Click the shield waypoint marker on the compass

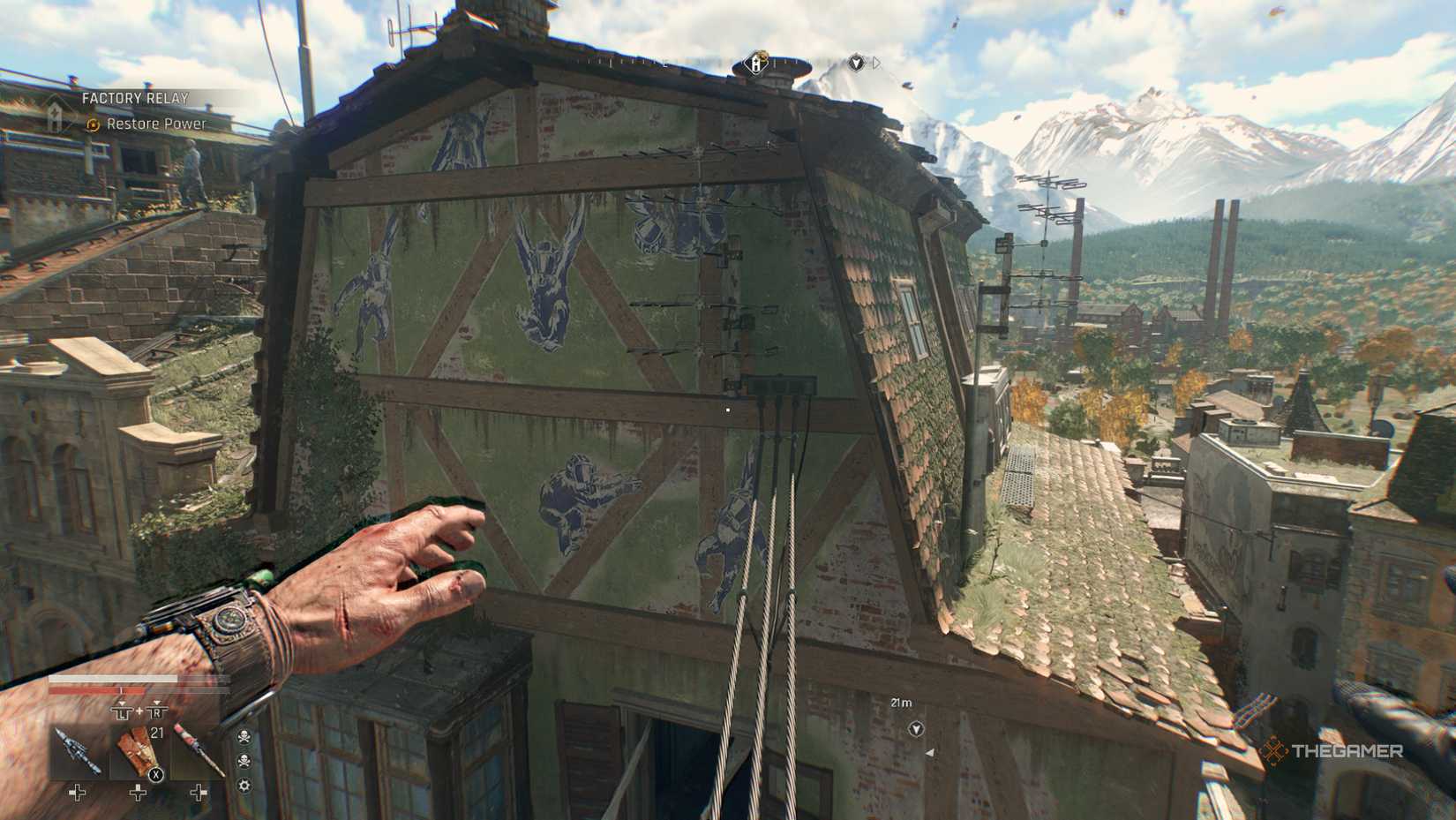pyautogui.click(x=855, y=64)
